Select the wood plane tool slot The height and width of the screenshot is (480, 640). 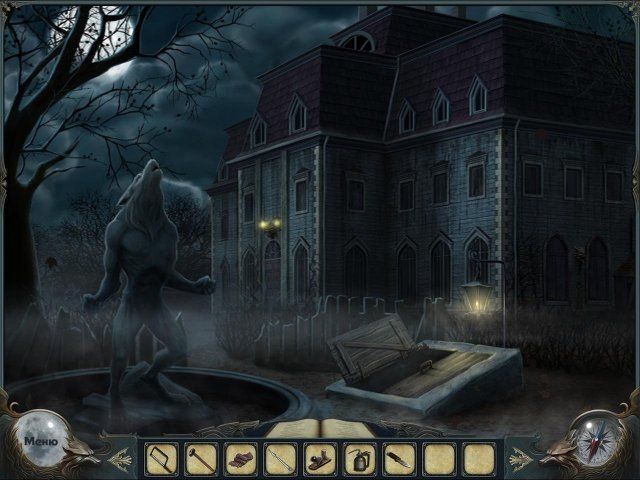(320, 458)
